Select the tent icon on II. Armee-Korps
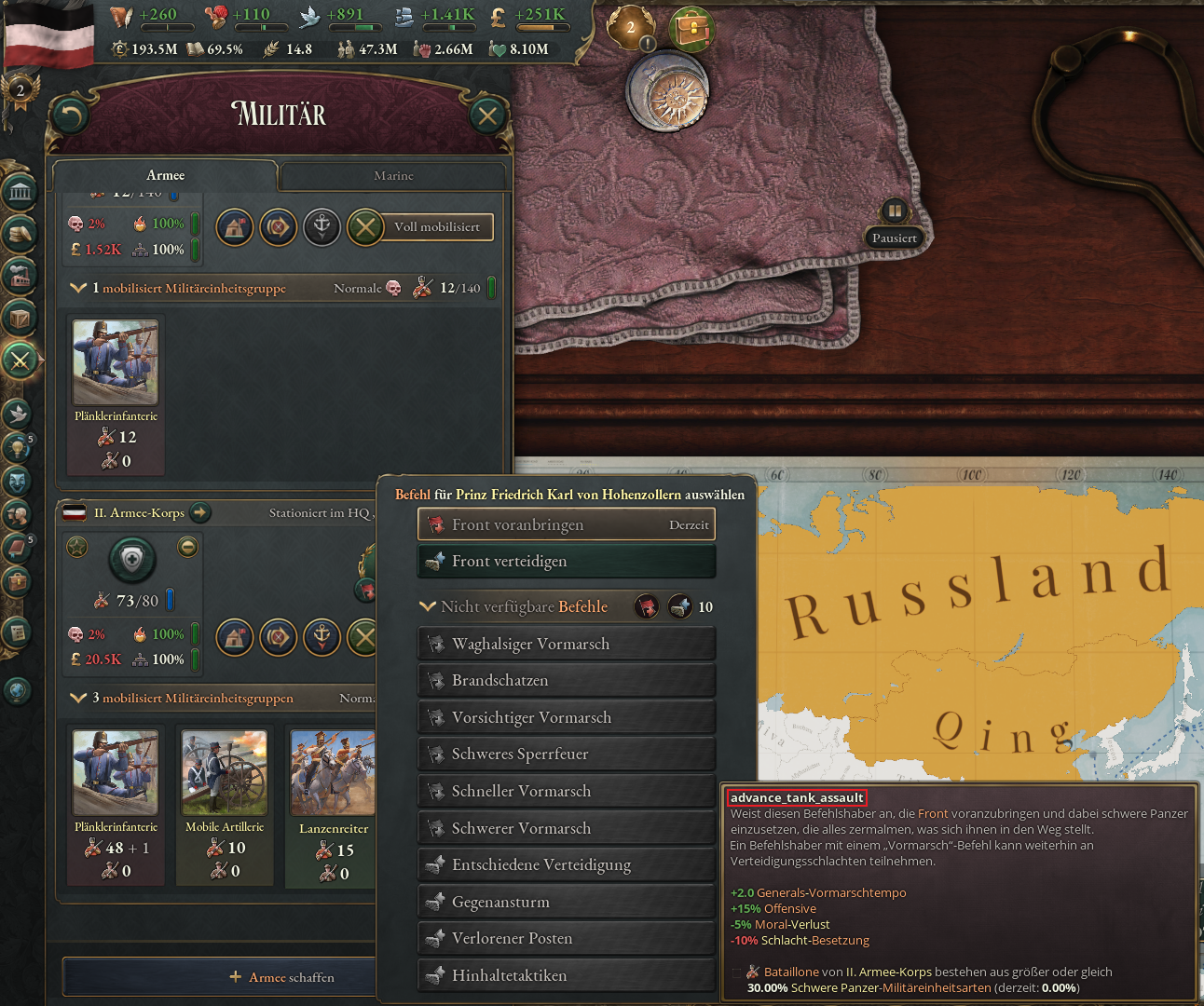Screen dimensions: 1204x1006 (x=234, y=638)
